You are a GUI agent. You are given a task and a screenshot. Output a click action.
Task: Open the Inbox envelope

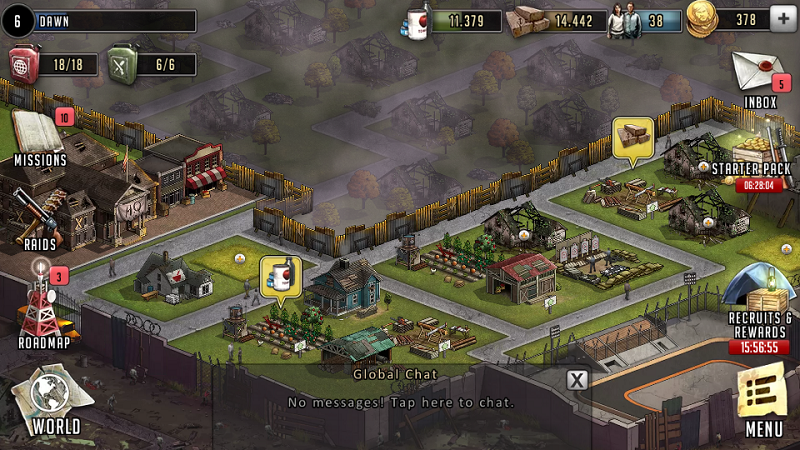(x=760, y=75)
